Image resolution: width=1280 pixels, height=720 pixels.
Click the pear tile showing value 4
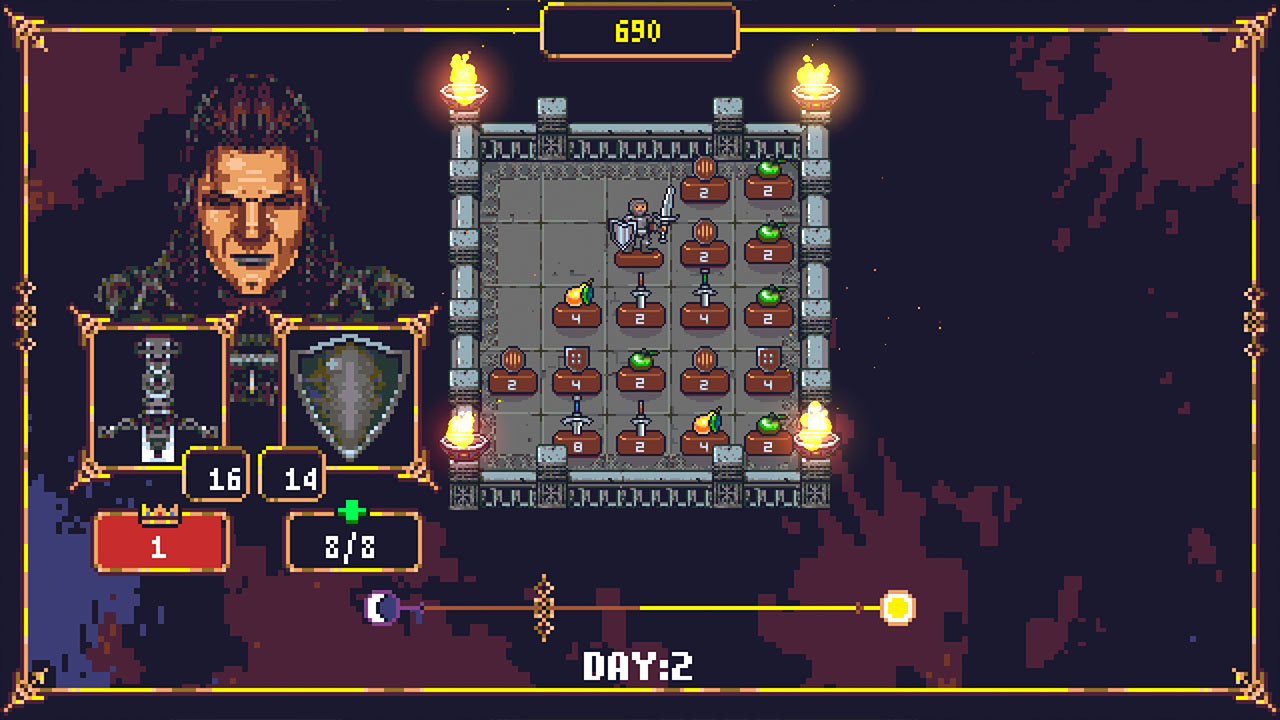tap(575, 315)
